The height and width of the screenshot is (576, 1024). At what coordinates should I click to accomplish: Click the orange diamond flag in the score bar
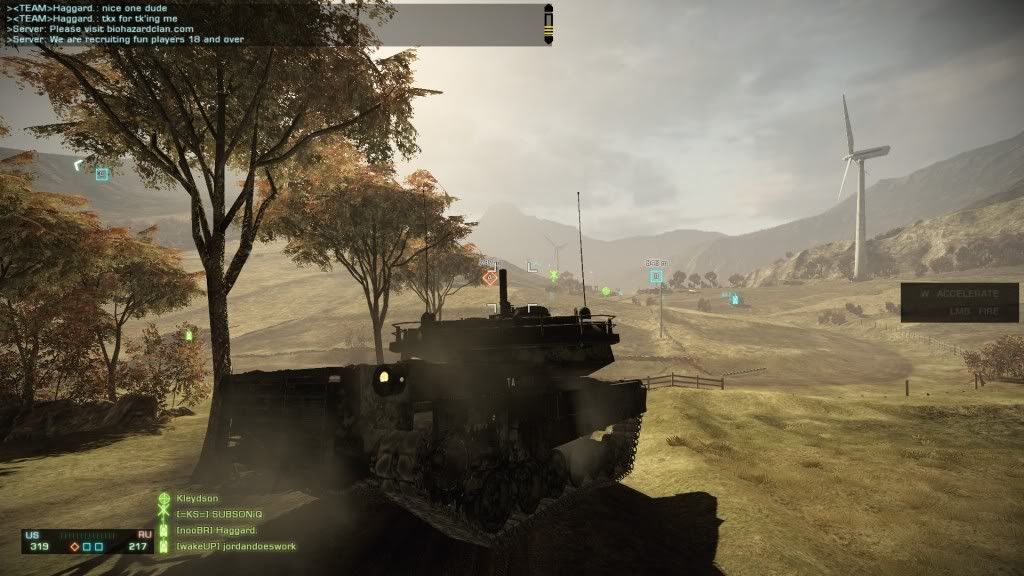pyautogui.click(x=73, y=547)
